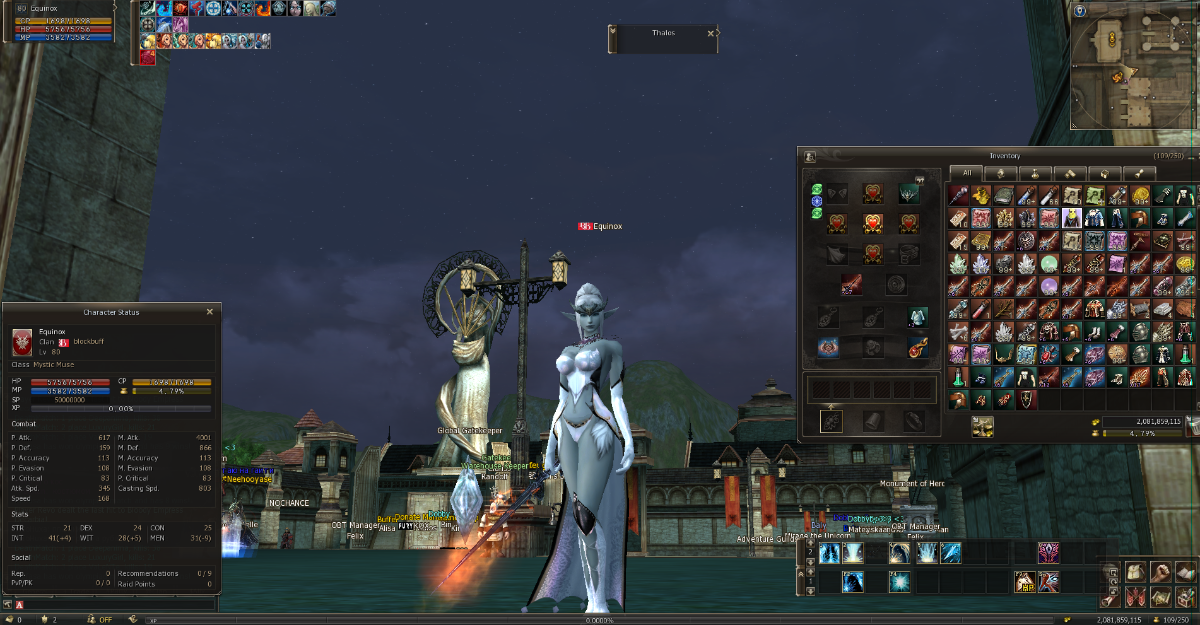Screen dimensions: 1200x625
Task: Open the crossed red flags clan button
Action: tap(1135, 597)
